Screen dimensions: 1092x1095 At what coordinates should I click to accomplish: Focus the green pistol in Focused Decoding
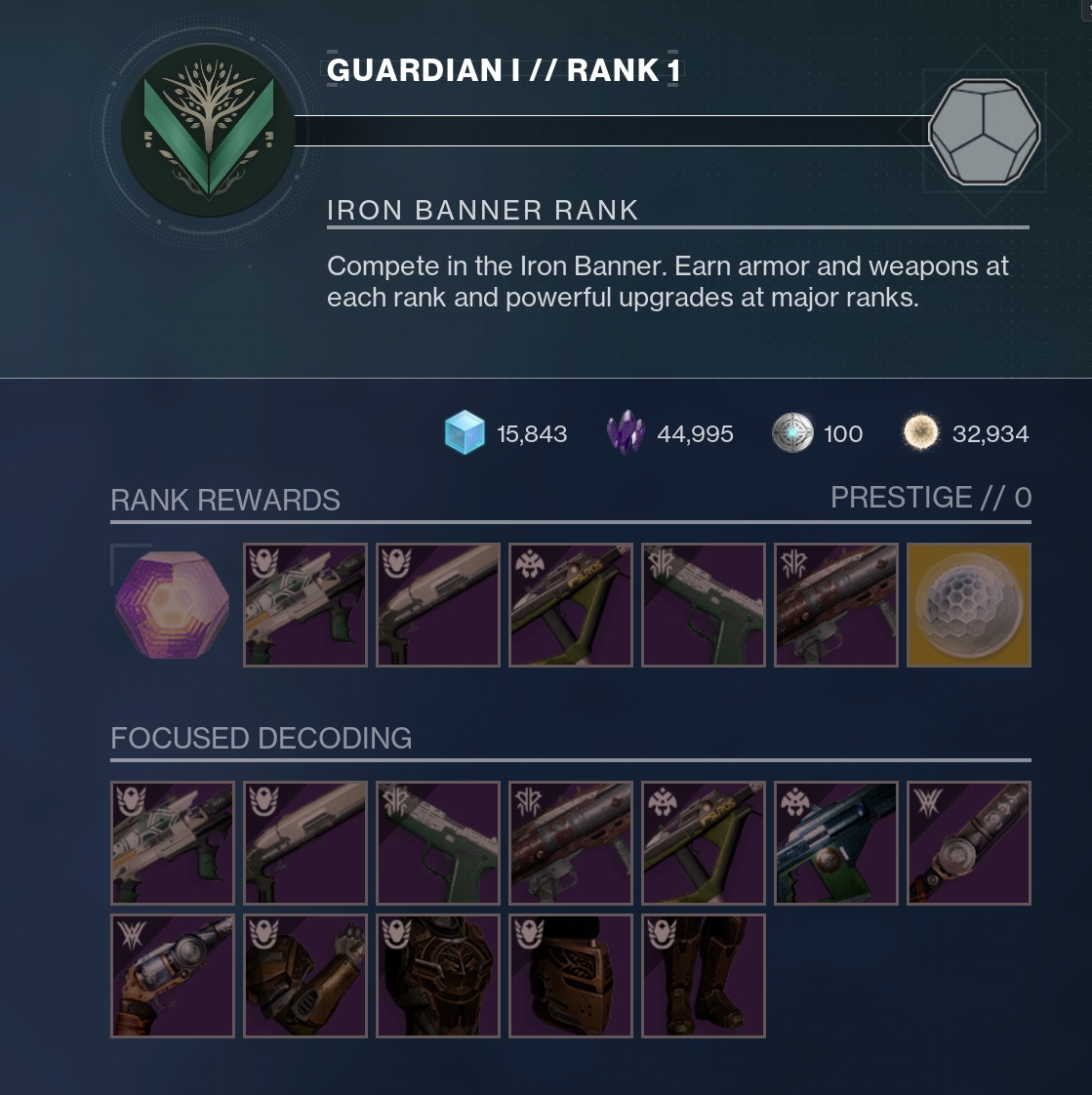click(437, 843)
